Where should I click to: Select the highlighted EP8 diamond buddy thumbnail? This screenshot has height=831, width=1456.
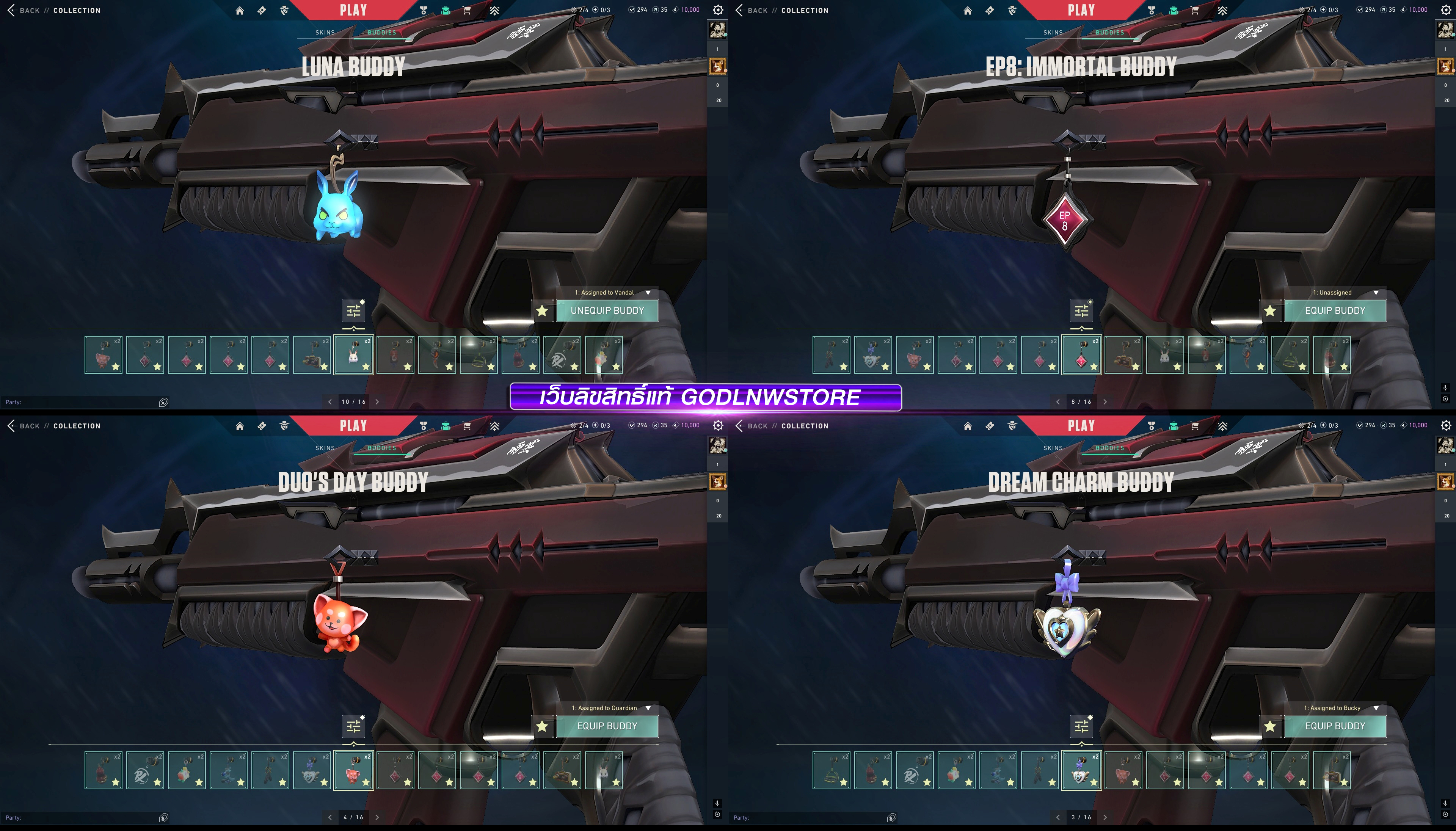1082,355
